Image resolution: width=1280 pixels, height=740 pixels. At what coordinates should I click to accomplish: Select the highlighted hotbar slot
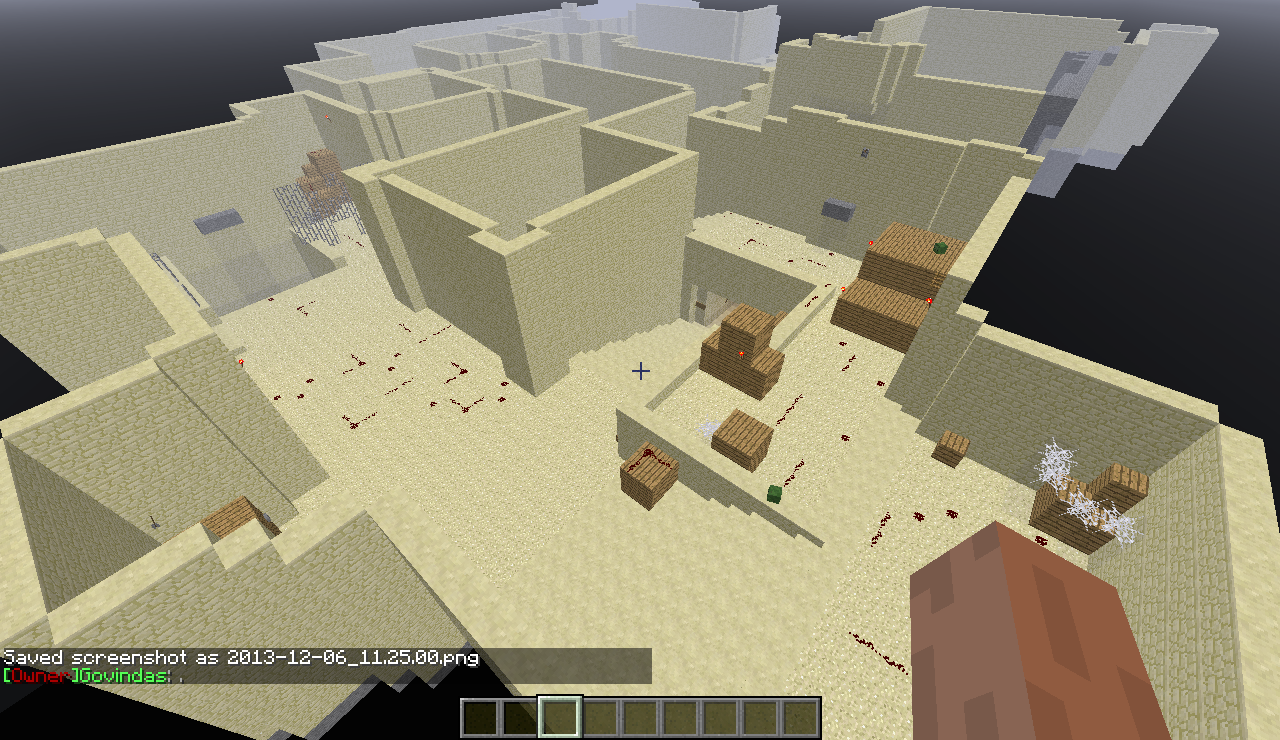tap(560, 717)
